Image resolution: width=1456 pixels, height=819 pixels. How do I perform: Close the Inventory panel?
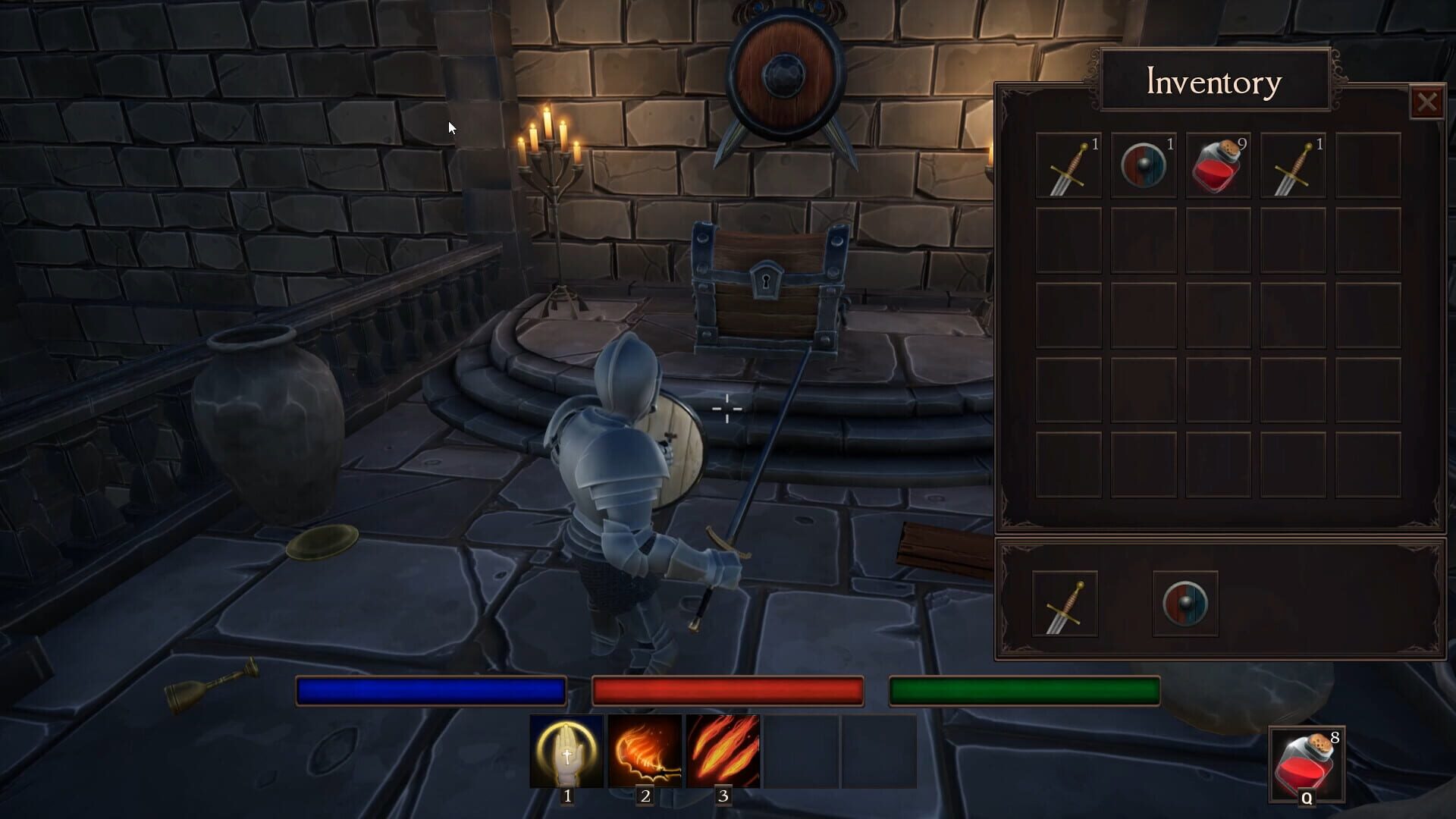(x=1429, y=101)
